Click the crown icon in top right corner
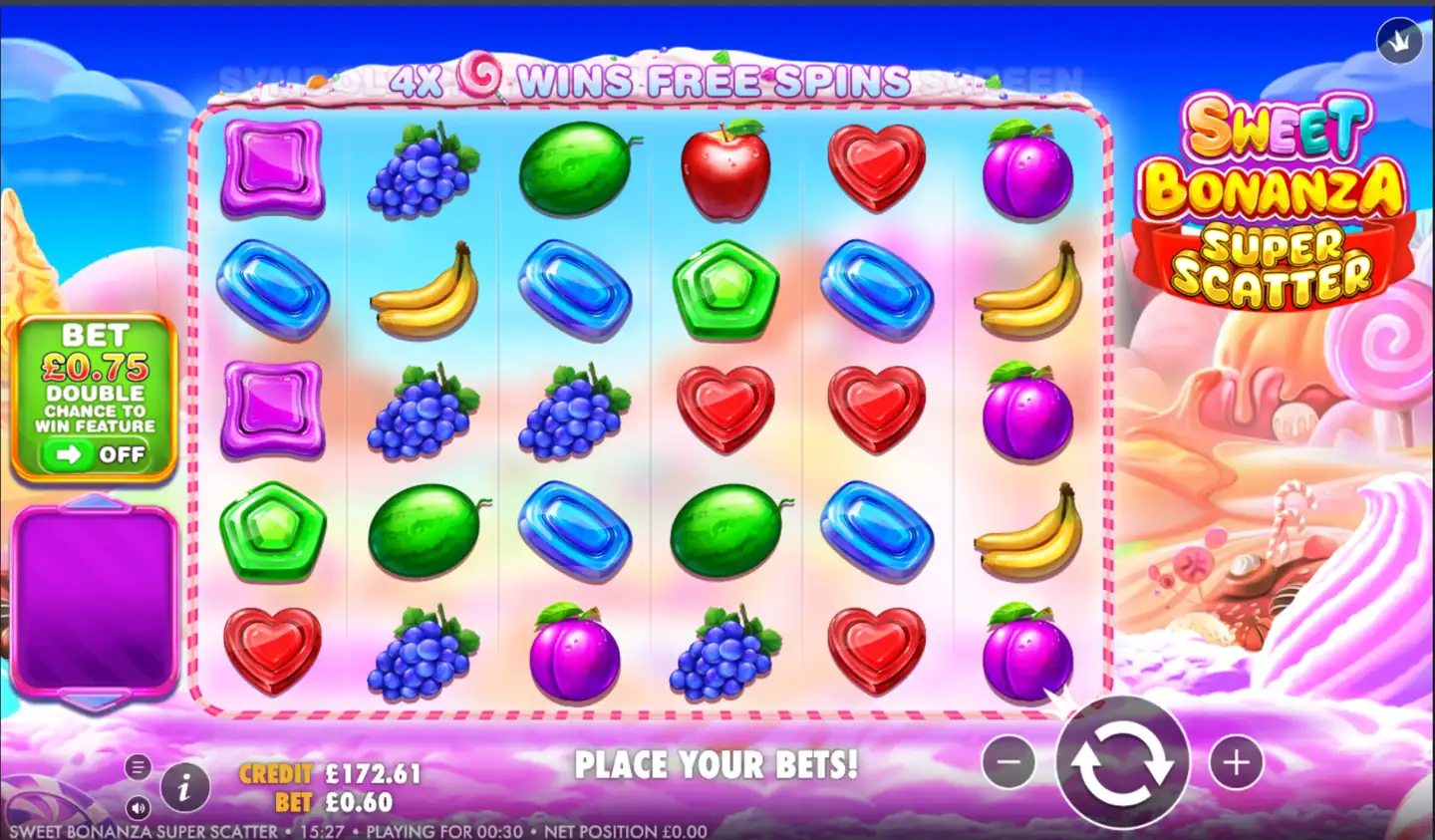 (1398, 42)
